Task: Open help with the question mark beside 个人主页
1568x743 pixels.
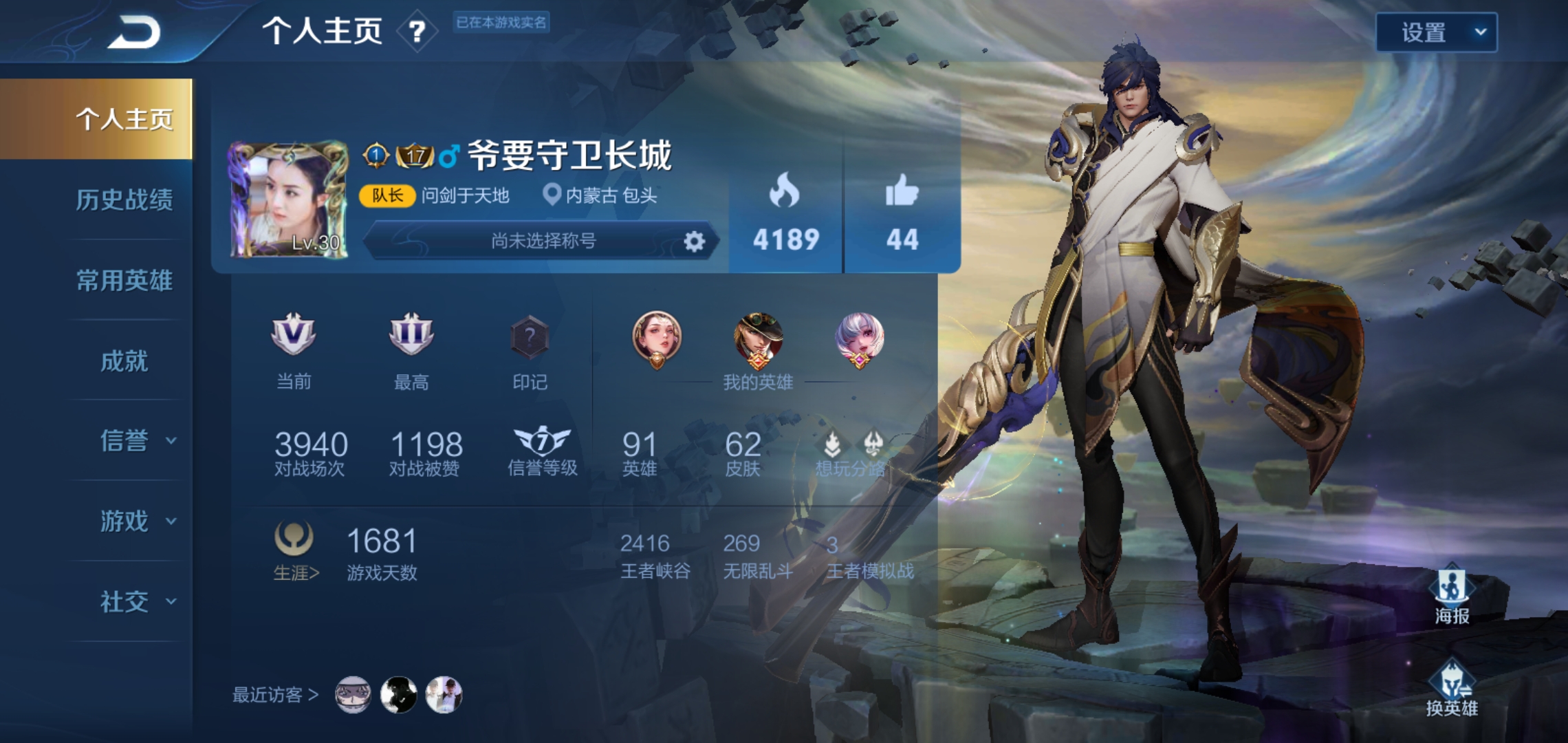Action: point(417,32)
